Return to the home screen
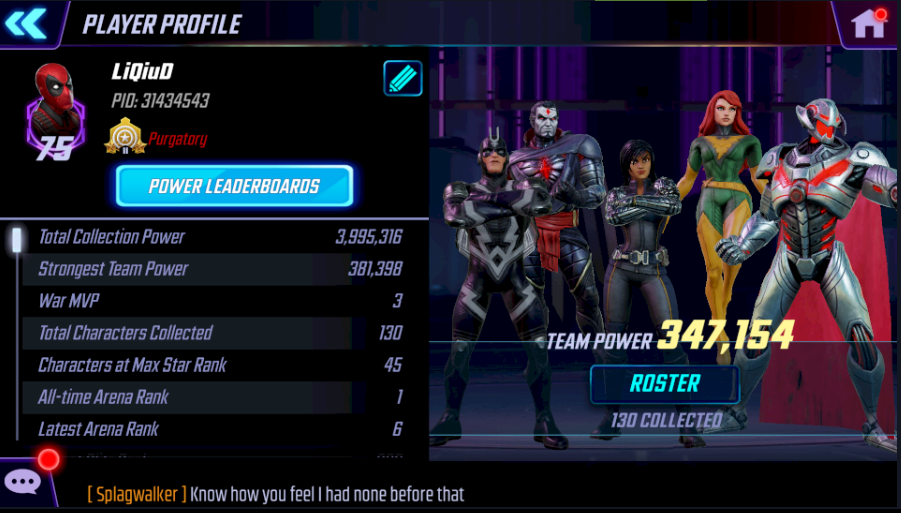The width and height of the screenshot is (901, 513). point(866,24)
